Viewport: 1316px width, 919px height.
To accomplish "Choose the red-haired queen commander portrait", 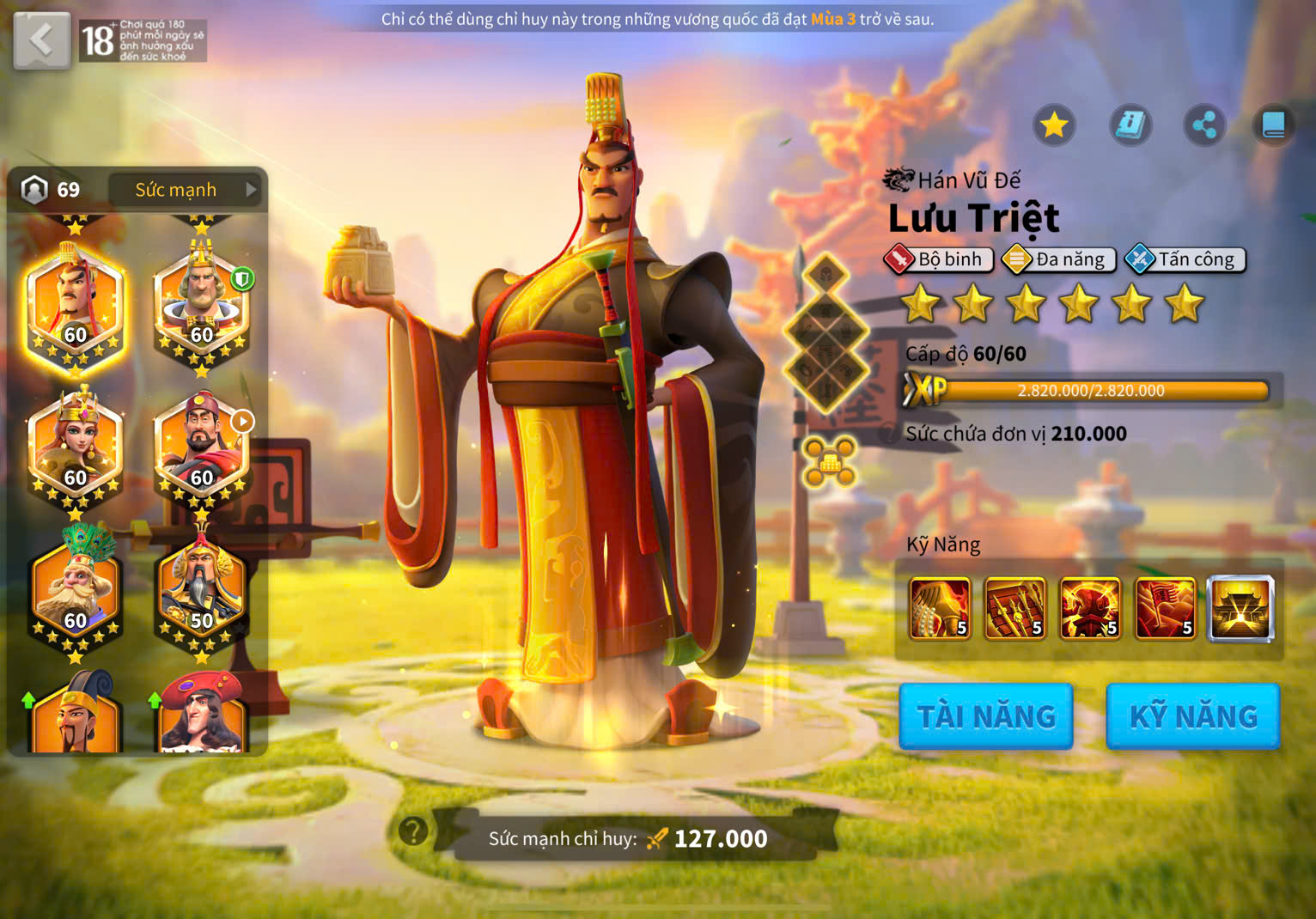I will (x=76, y=448).
